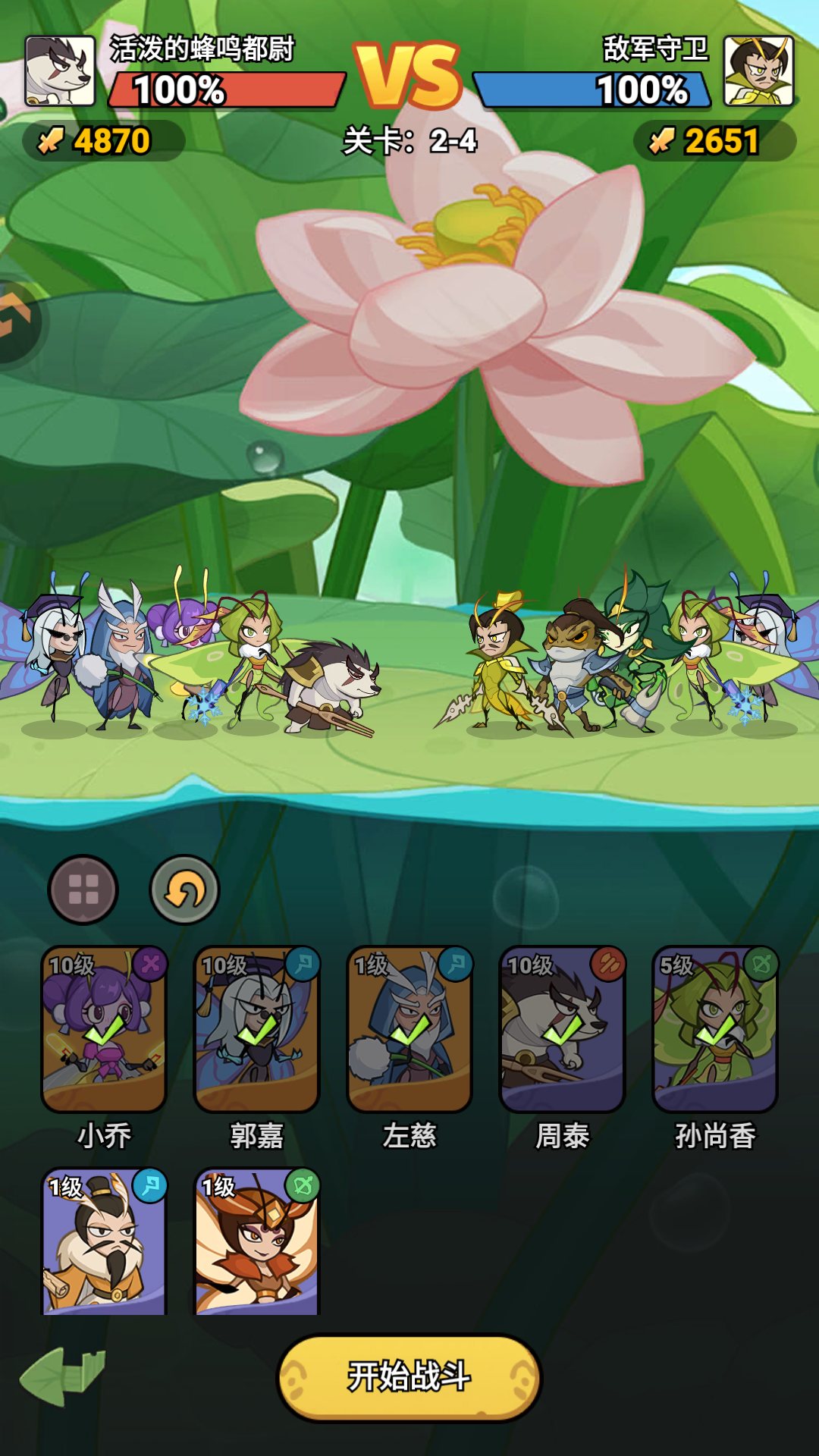Inspect the enemy guard avatar portrait
The image size is (819, 1456).
(758, 71)
